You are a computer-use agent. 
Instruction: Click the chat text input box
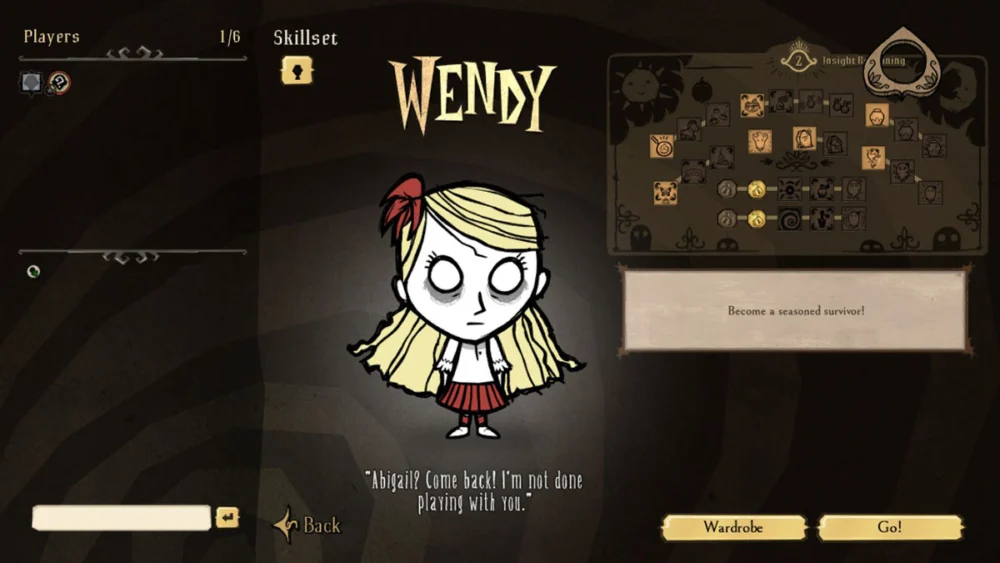(x=122, y=517)
